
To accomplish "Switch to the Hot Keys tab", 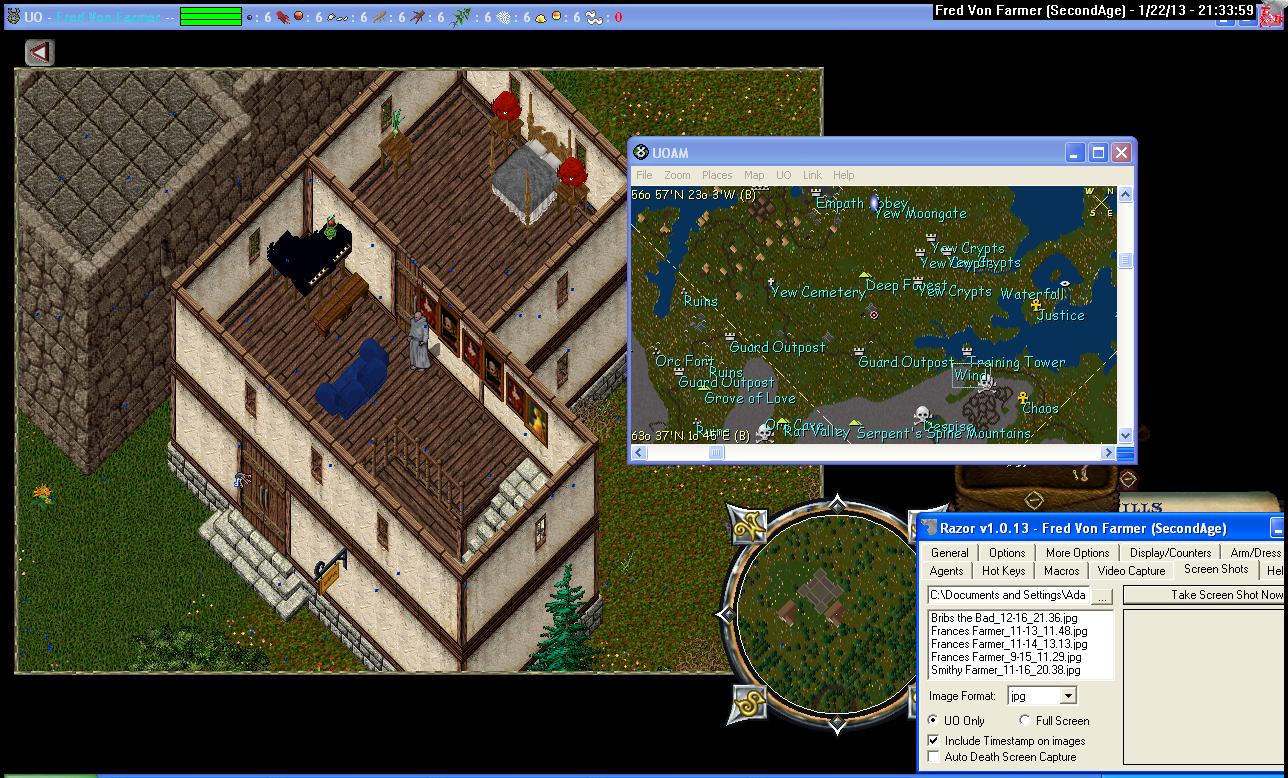I will (x=1003, y=571).
